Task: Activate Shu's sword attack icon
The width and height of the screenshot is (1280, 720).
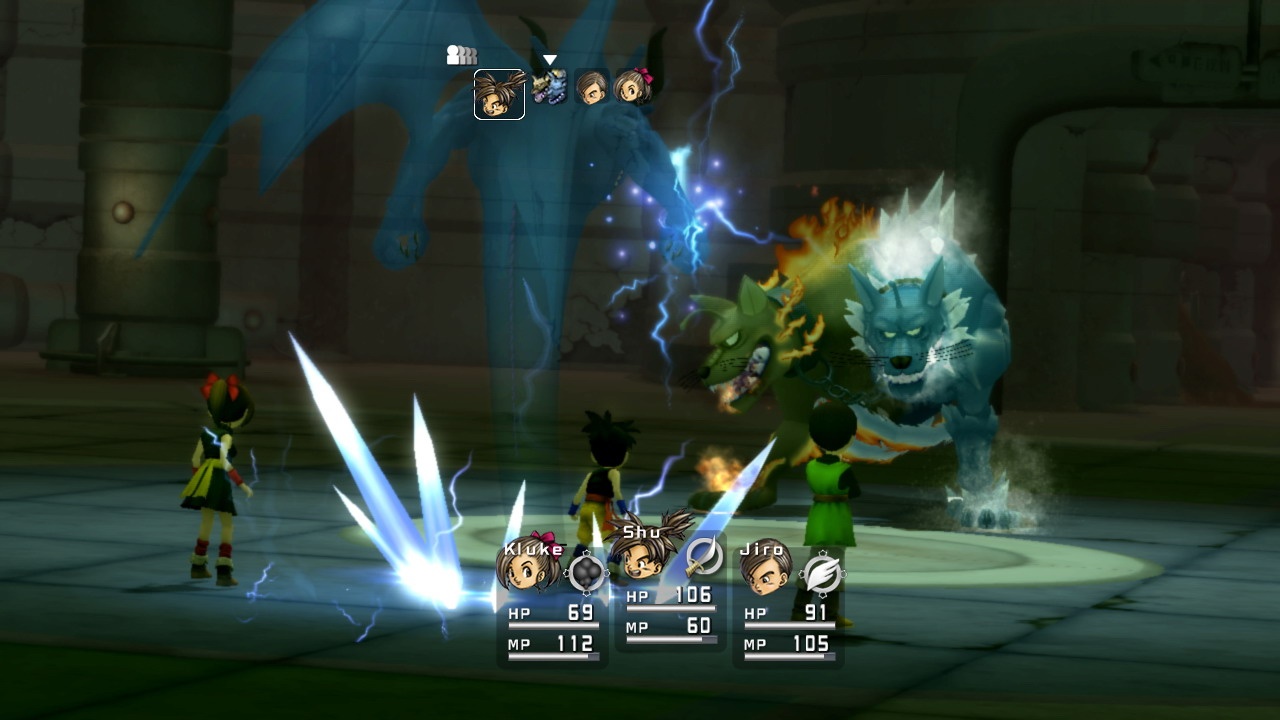Action: coord(704,556)
